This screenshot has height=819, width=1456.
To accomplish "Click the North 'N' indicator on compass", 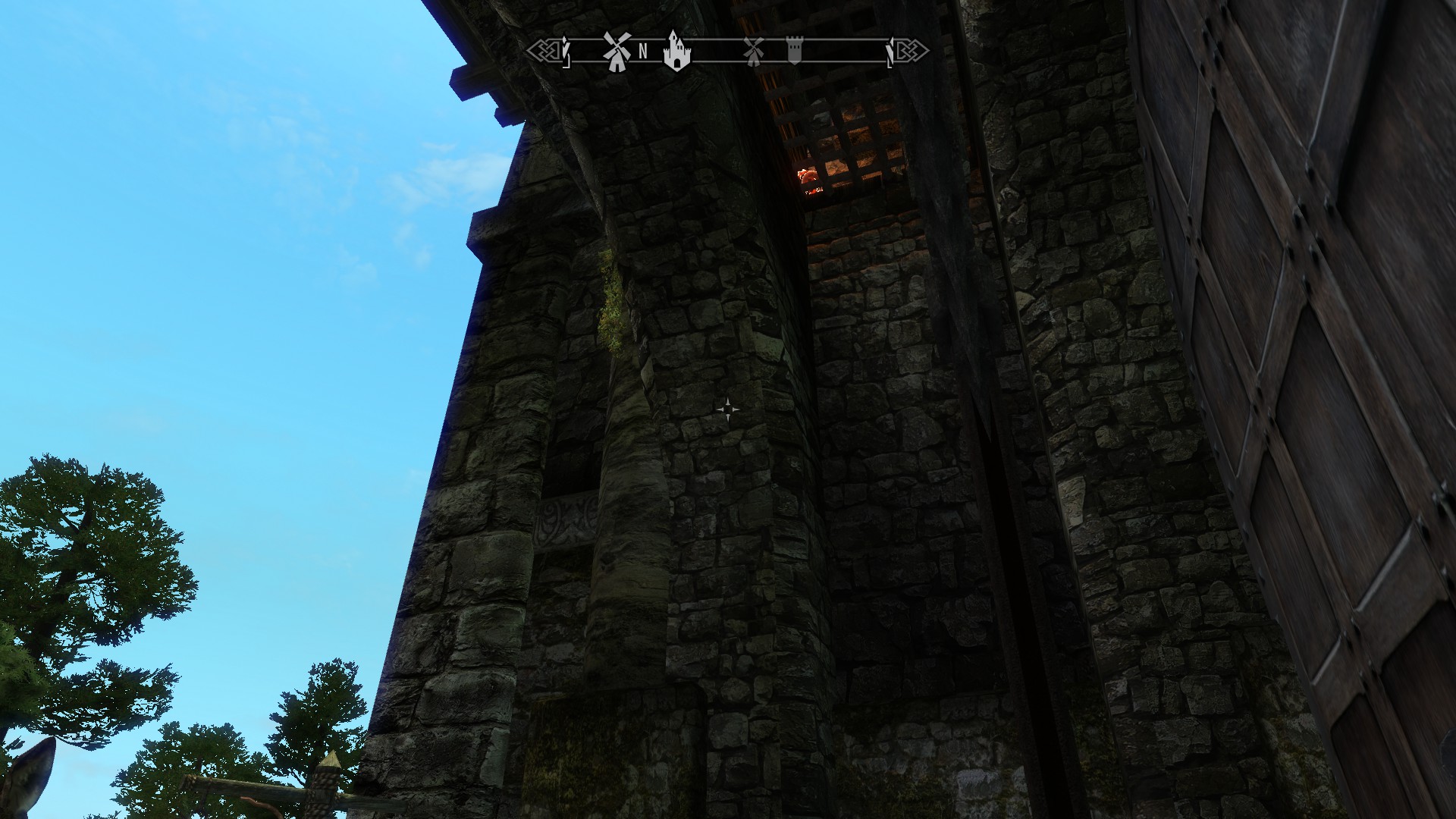I will point(643,52).
